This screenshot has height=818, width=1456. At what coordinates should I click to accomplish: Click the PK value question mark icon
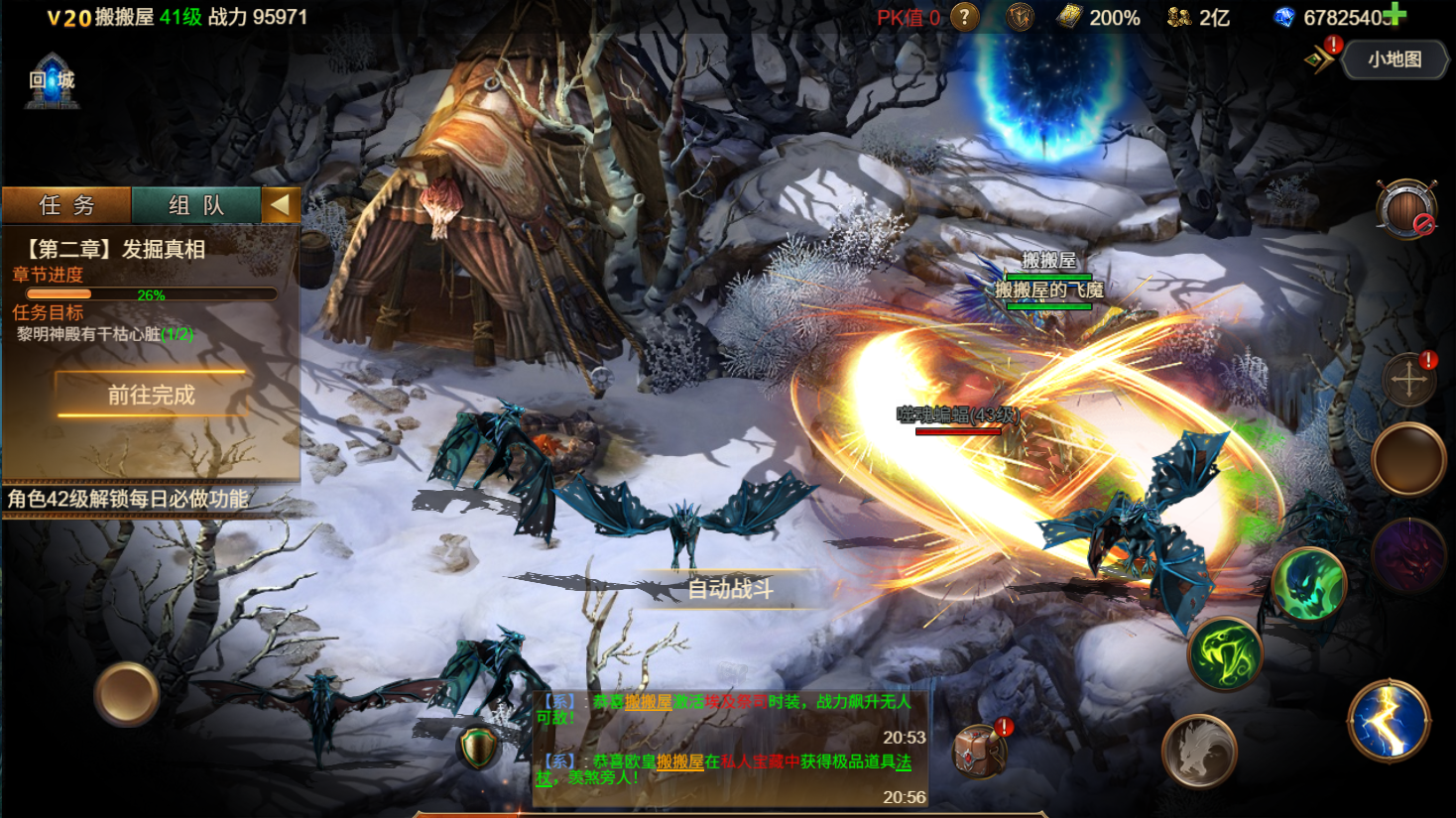(964, 17)
